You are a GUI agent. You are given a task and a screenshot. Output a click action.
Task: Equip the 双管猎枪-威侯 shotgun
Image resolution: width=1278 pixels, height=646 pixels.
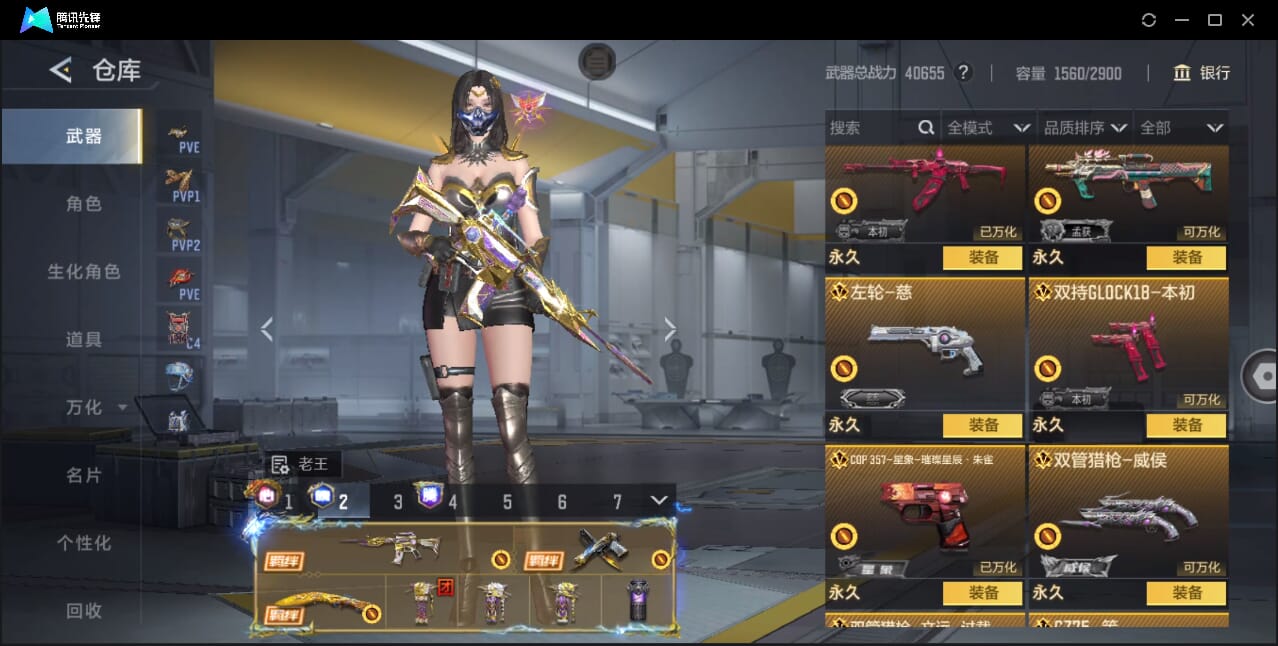1186,593
